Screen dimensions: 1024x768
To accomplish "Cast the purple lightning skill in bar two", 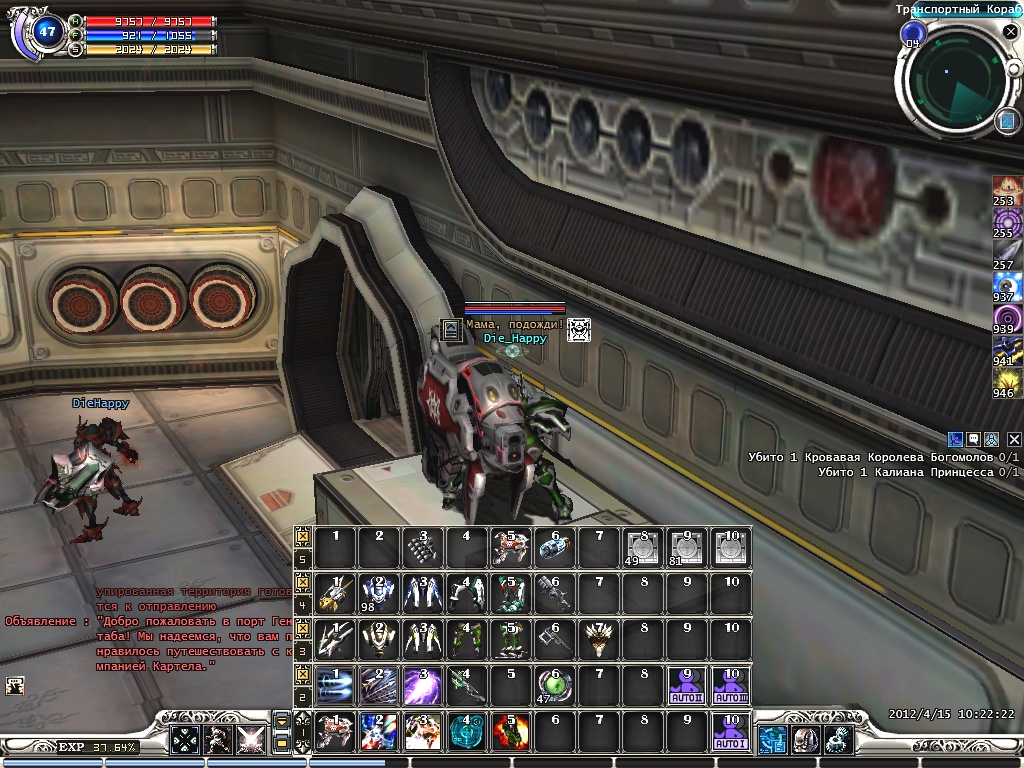I will [x=423, y=687].
